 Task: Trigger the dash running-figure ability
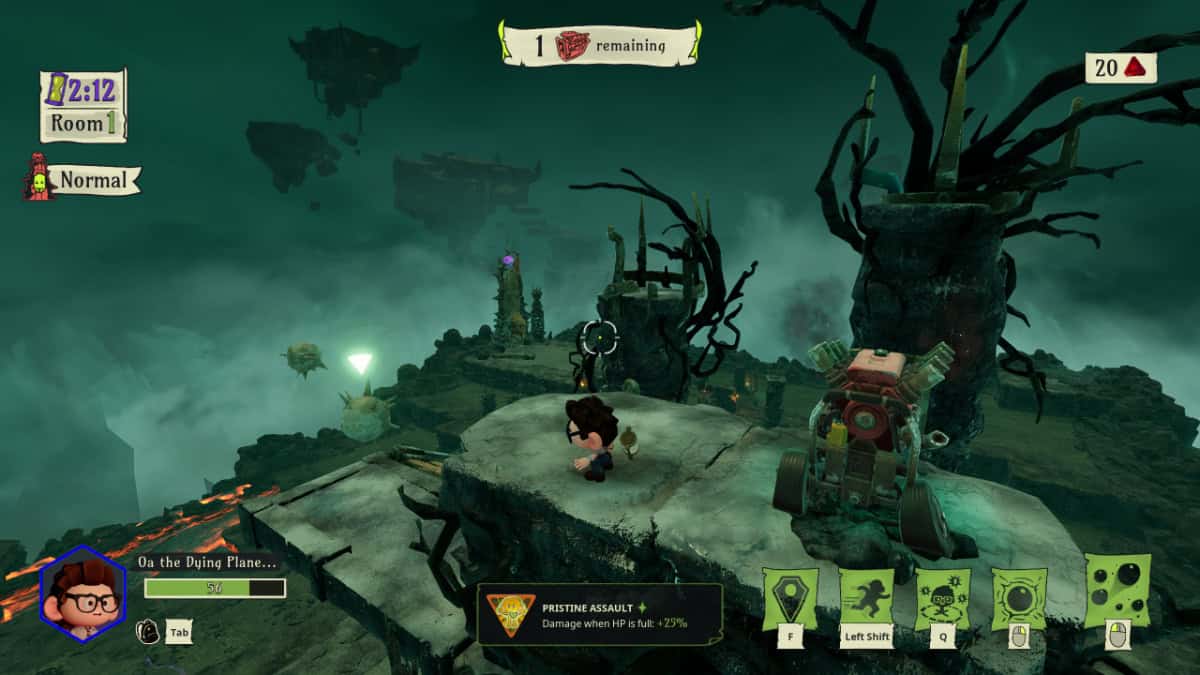point(866,599)
